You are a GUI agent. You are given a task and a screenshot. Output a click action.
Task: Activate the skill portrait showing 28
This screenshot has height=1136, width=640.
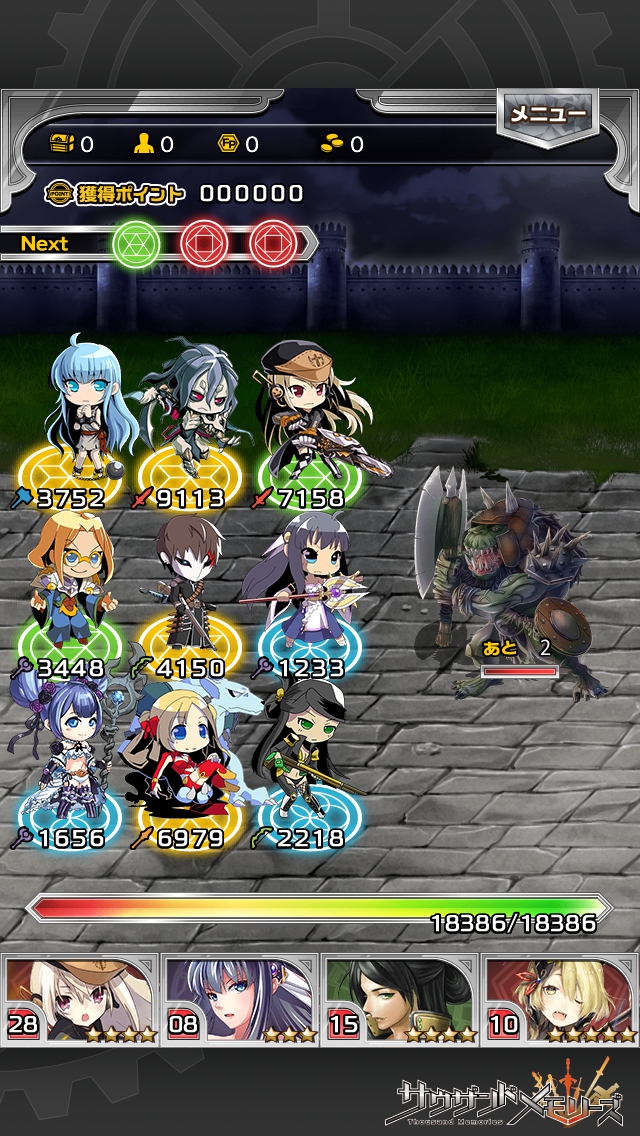(80, 998)
